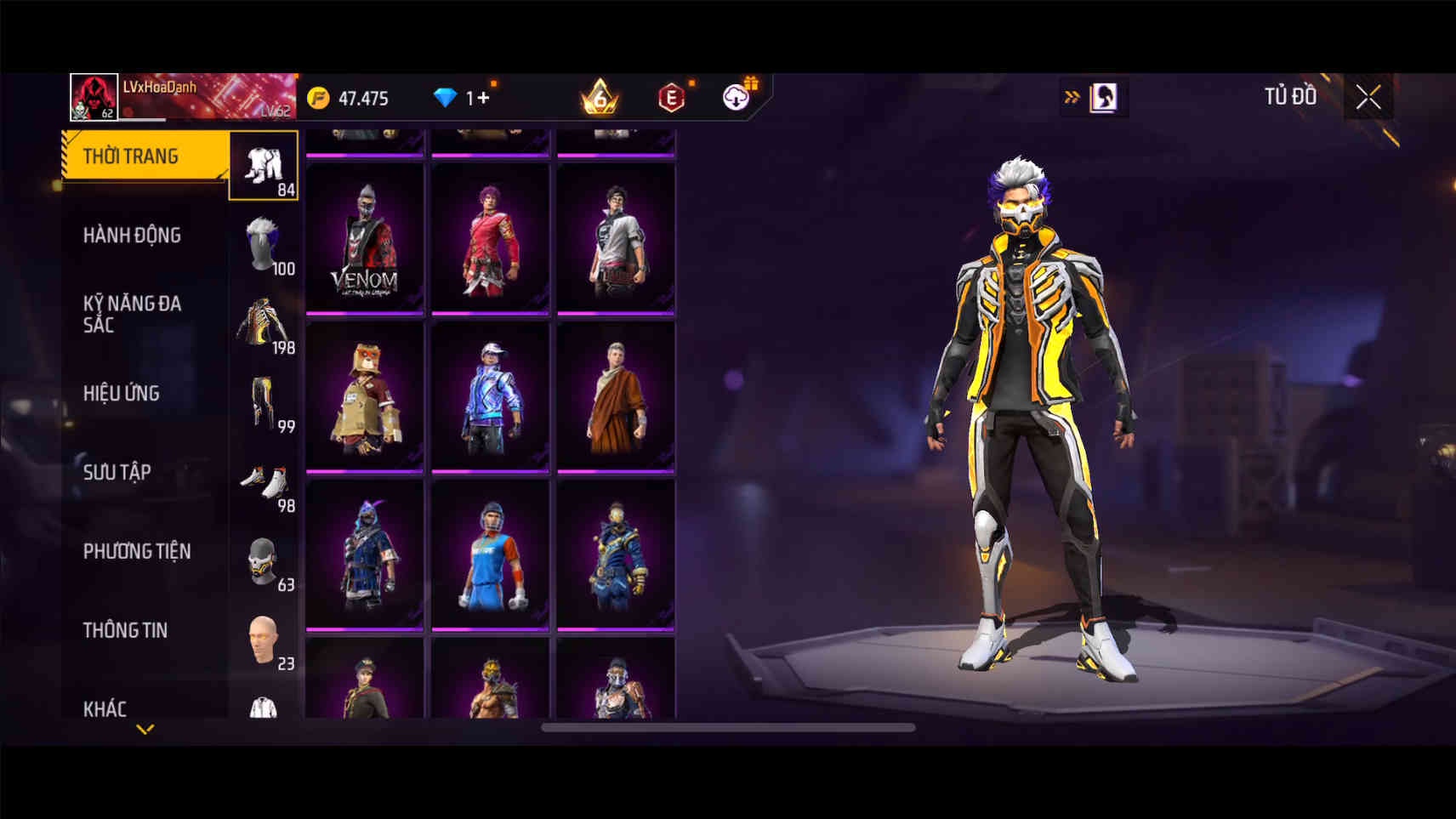The width and height of the screenshot is (1456, 819).
Task: Close the wardrobe with the X button
Action: [x=1368, y=97]
